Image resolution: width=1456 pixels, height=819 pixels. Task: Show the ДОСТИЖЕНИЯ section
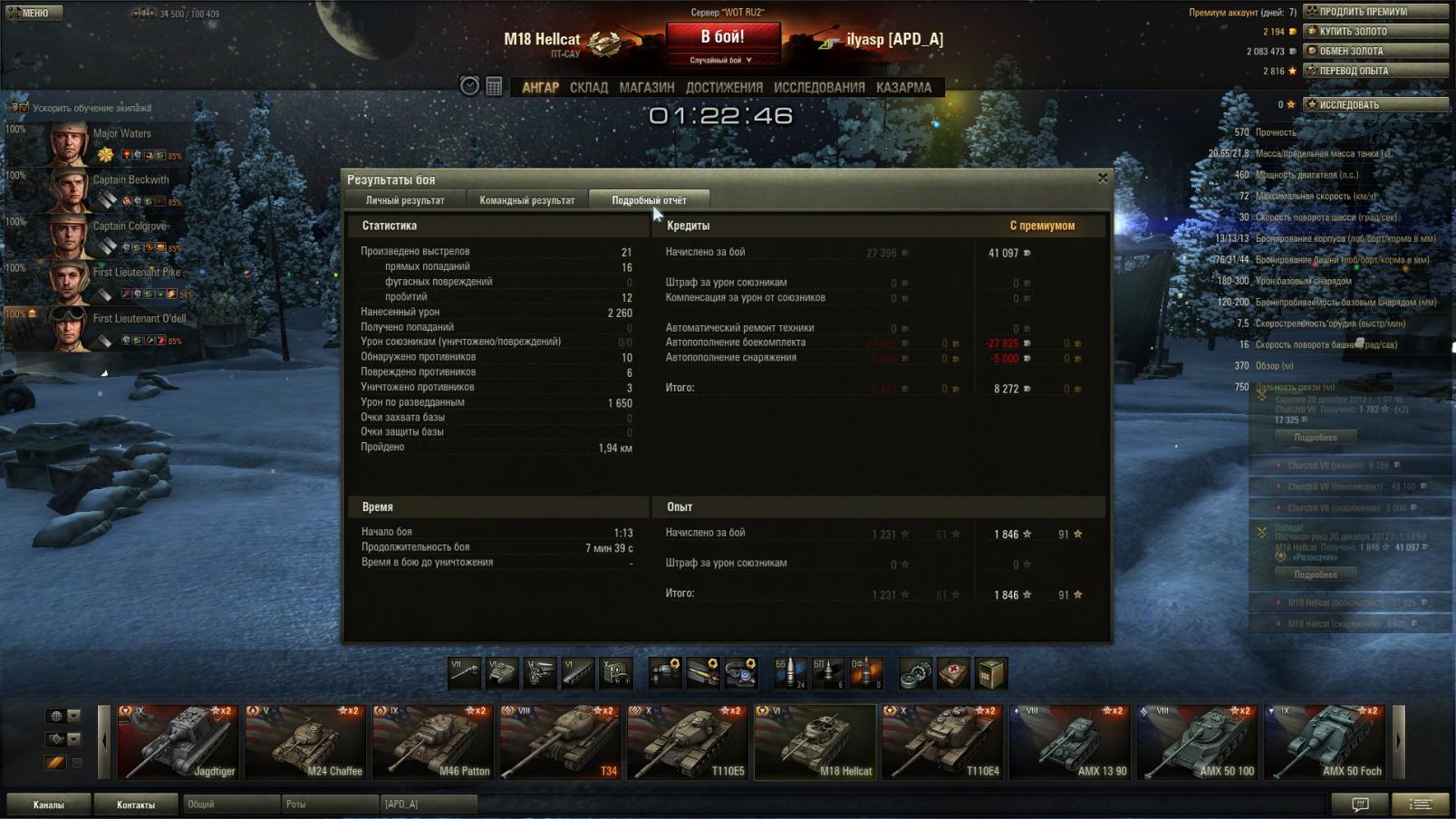724,88
